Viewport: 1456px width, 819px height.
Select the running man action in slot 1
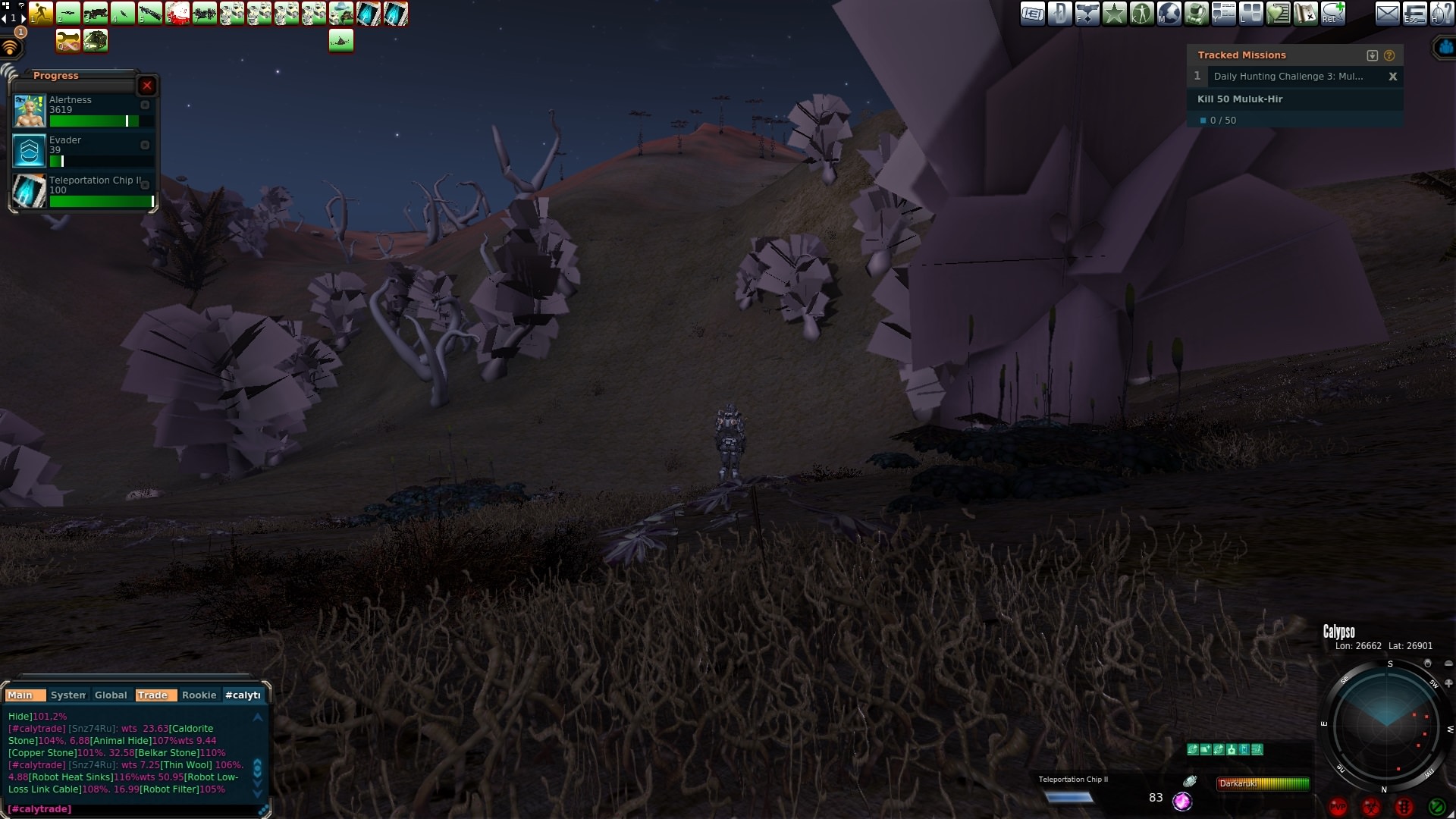point(41,14)
